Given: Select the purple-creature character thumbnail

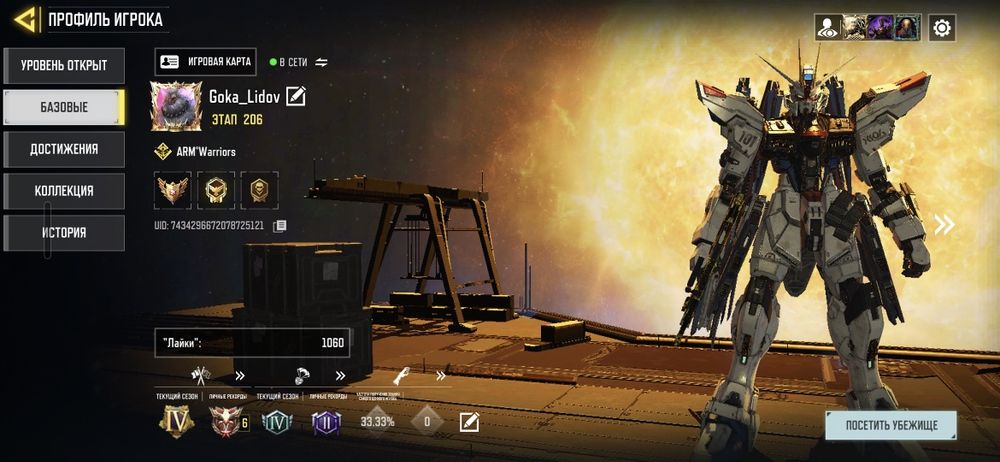Looking at the screenshot, I should click(880, 27).
